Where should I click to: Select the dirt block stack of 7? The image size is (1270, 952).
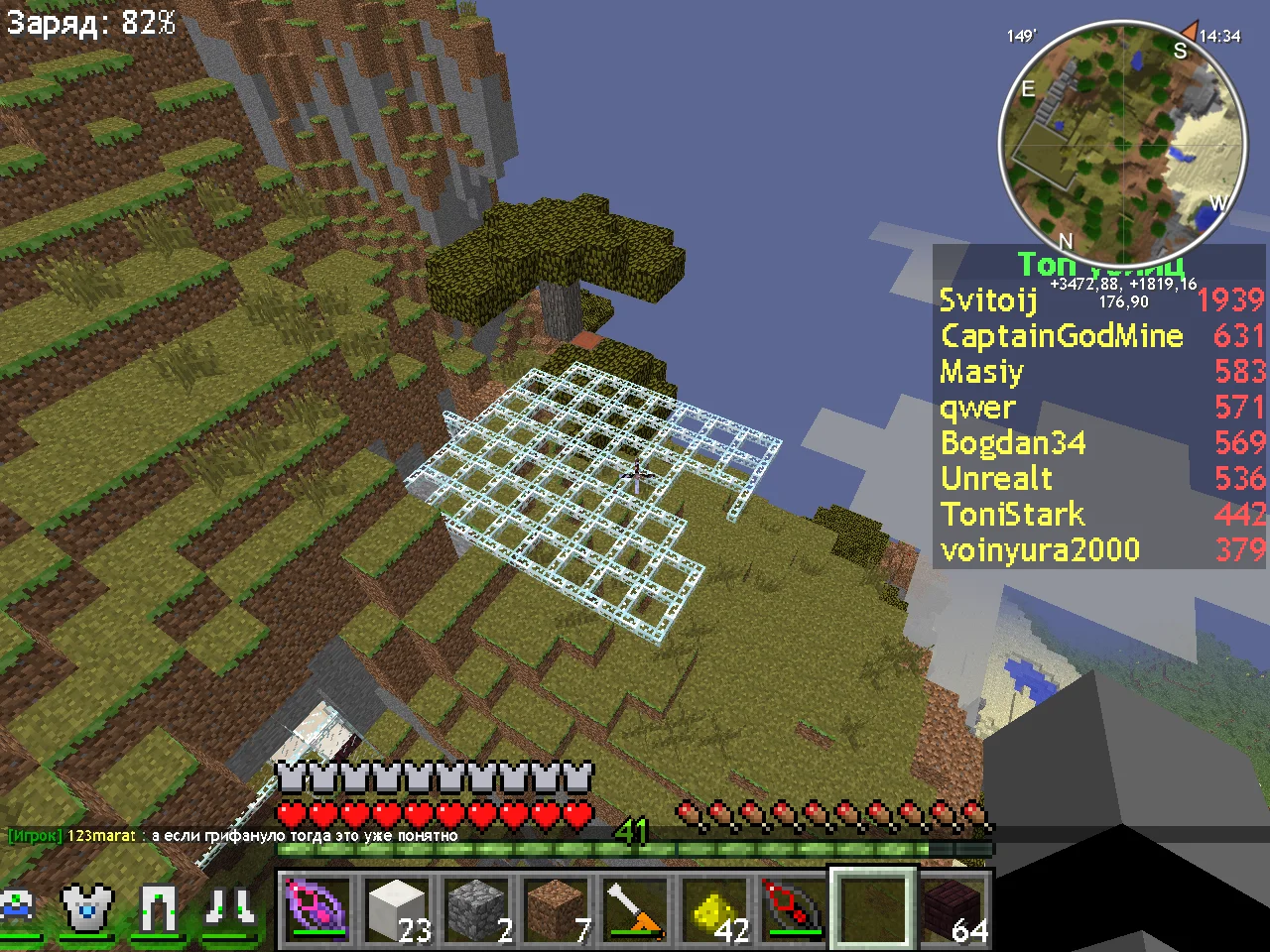[x=557, y=907]
